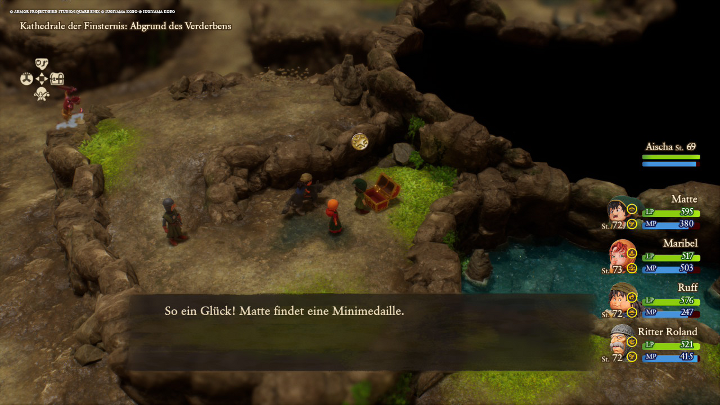Choose Ruff's party portrait
The width and height of the screenshot is (720, 405).
click(619, 300)
